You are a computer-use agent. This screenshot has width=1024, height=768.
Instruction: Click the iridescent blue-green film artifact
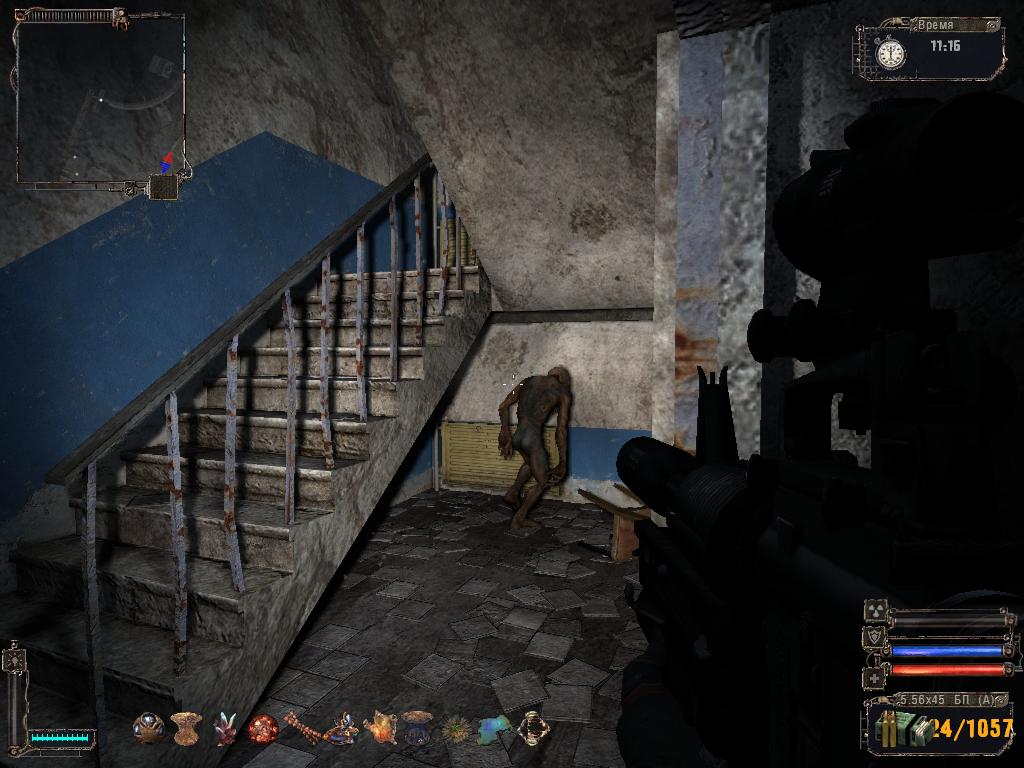point(492,727)
